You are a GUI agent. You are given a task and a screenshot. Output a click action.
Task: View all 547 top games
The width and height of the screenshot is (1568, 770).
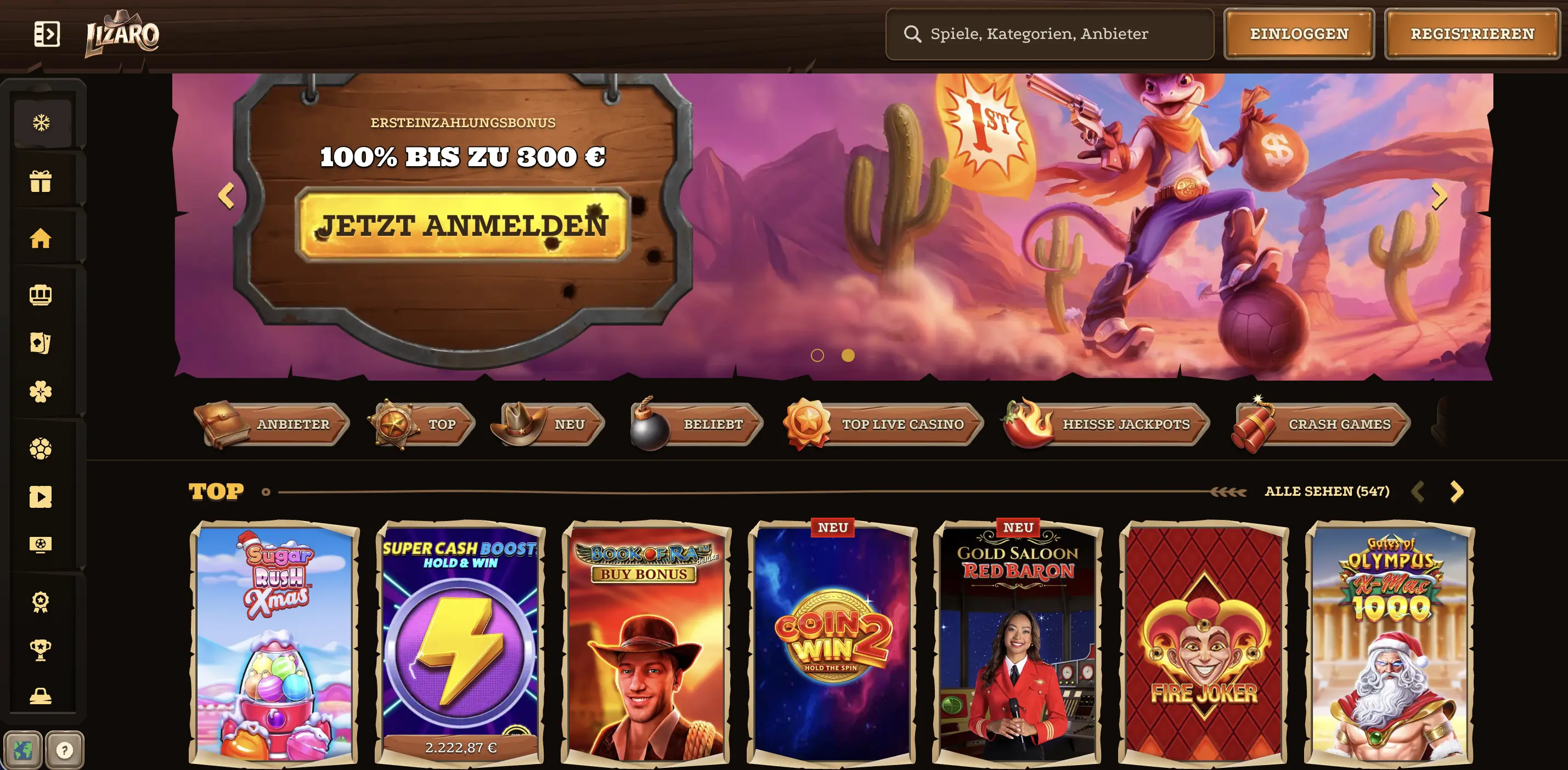coord(1327,491)
